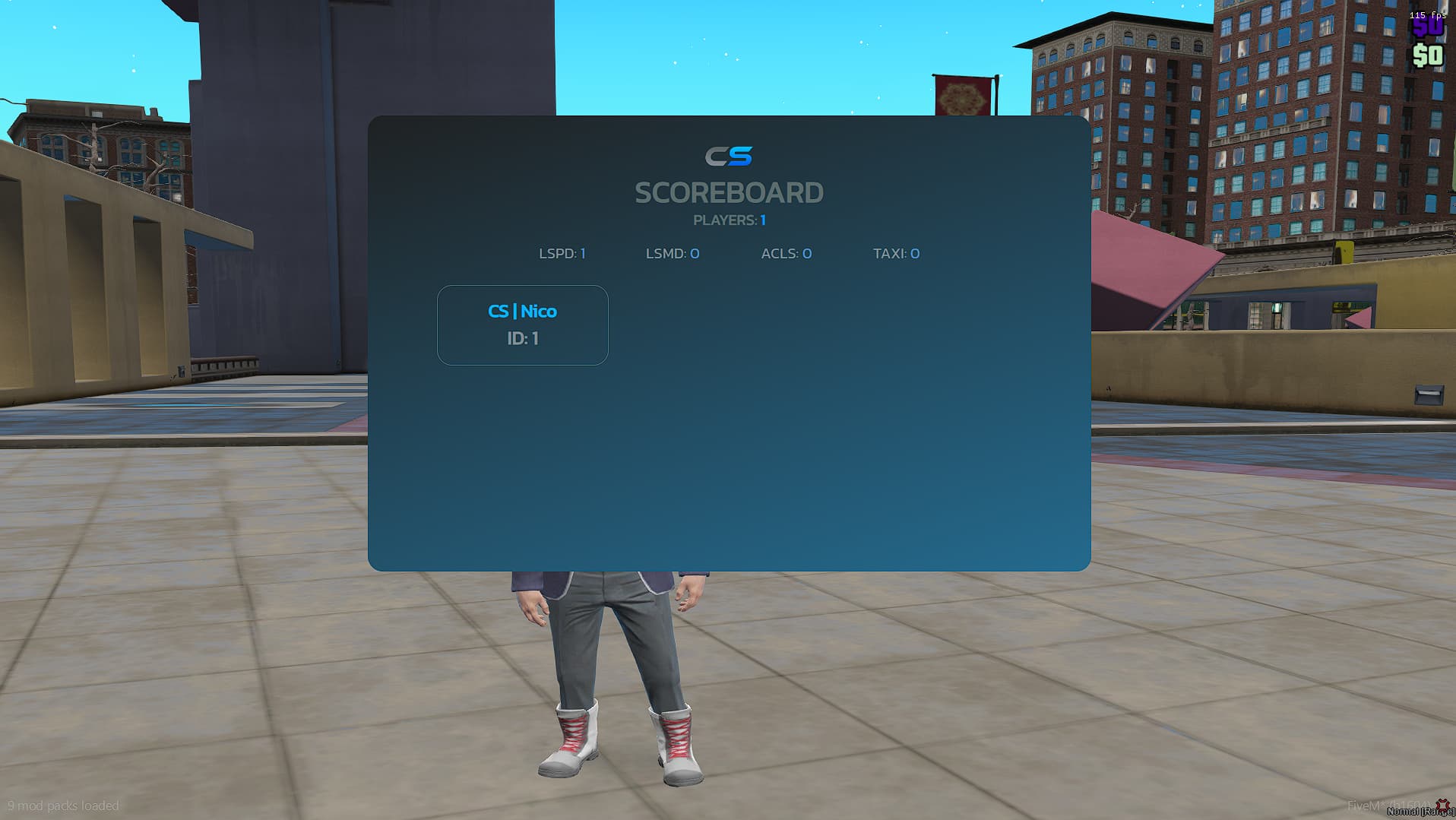Click the green cash $0 indicator
This screenshot has height=820, width=1456.
[1428, 53]
